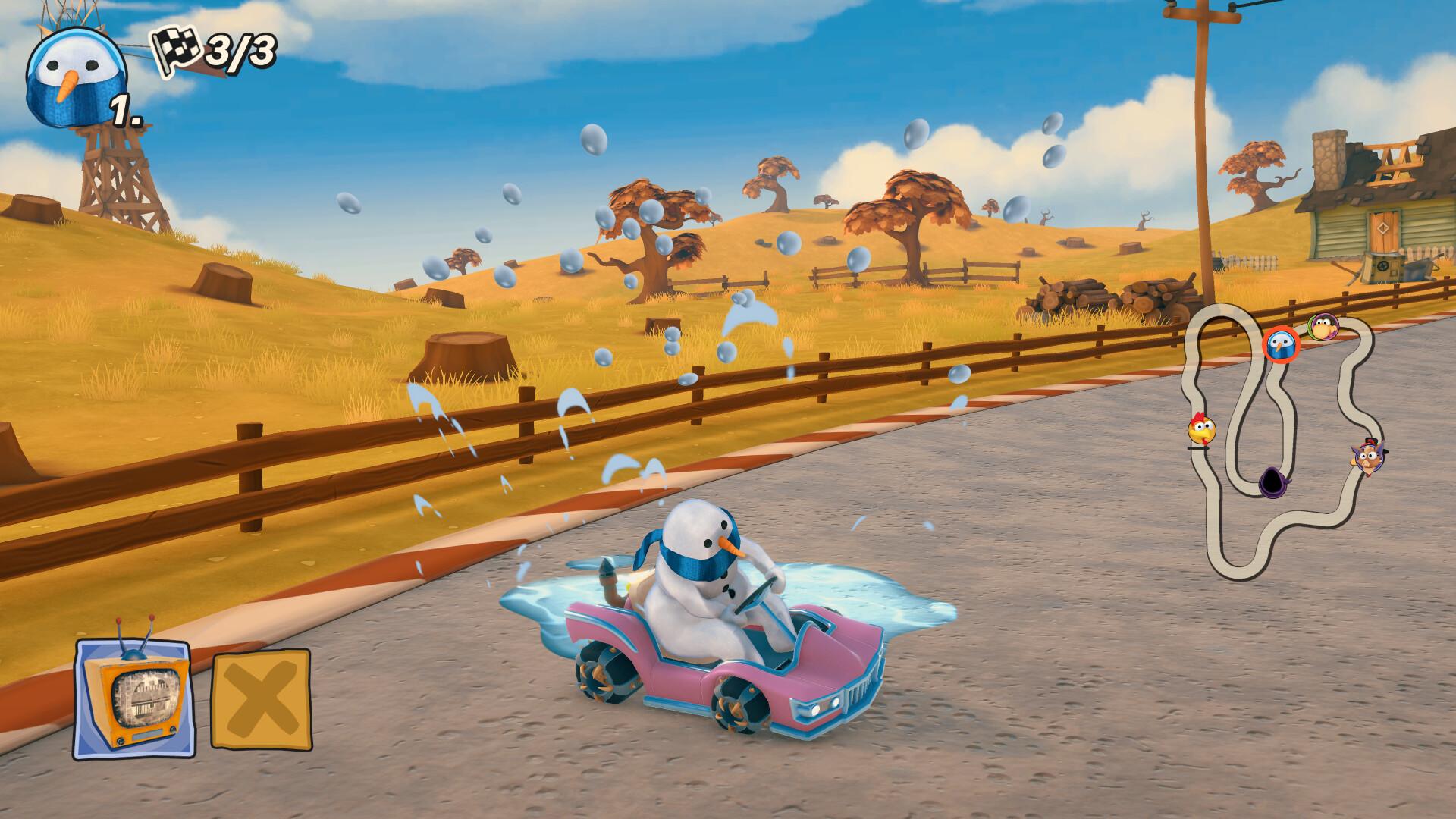Screen dimensions: 1456x819
Task: Click the empty X item slot
Action: (262, 698)
